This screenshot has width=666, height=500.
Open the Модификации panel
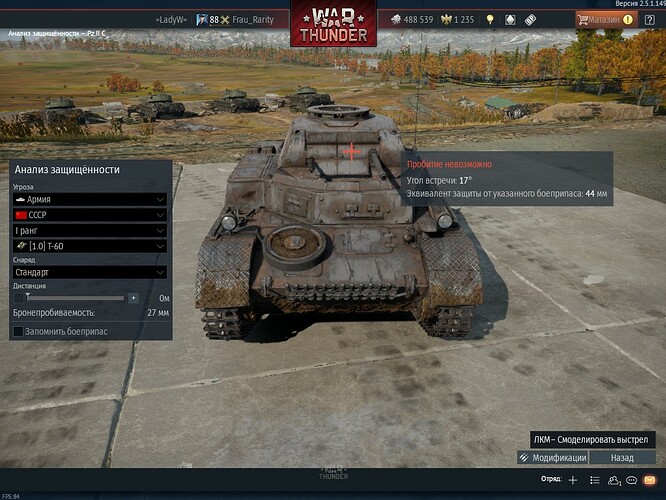pyautogui.click(x=552, y=457)
